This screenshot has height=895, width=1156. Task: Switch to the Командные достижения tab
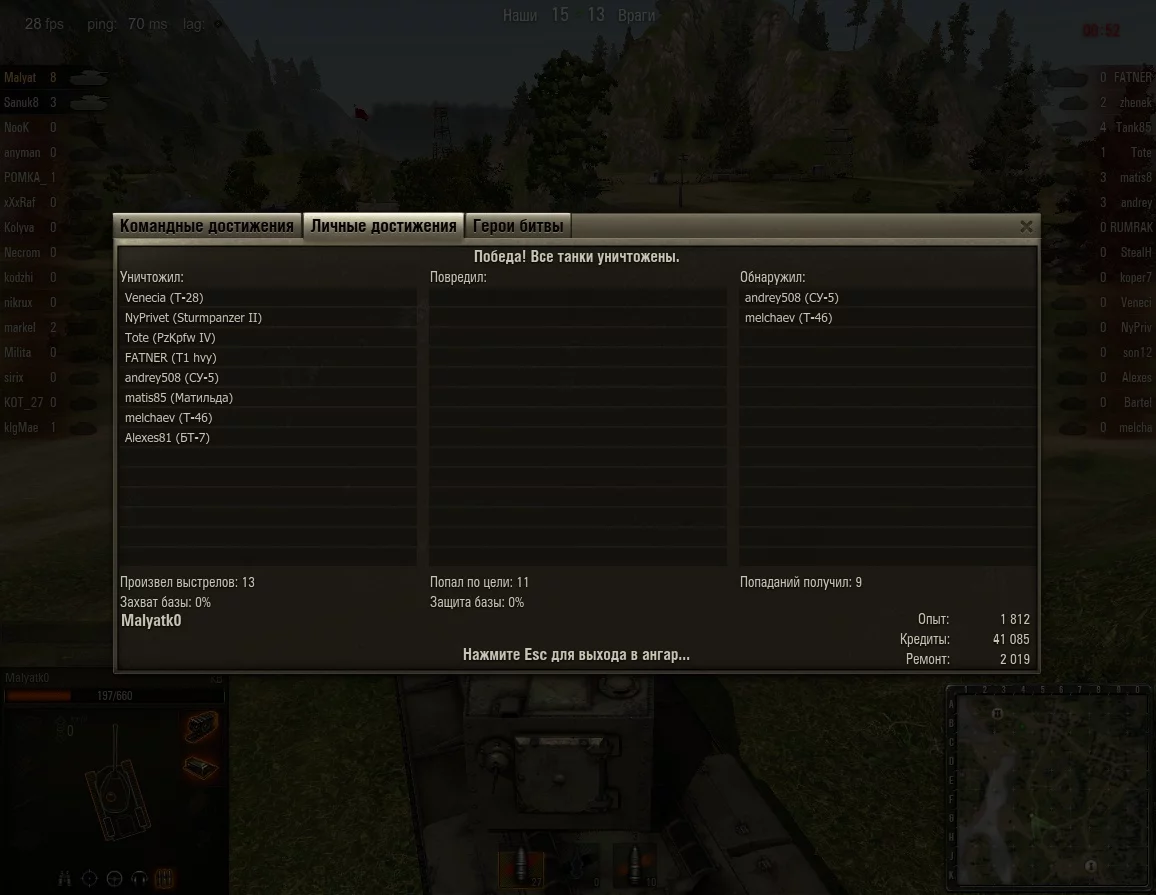207,226
